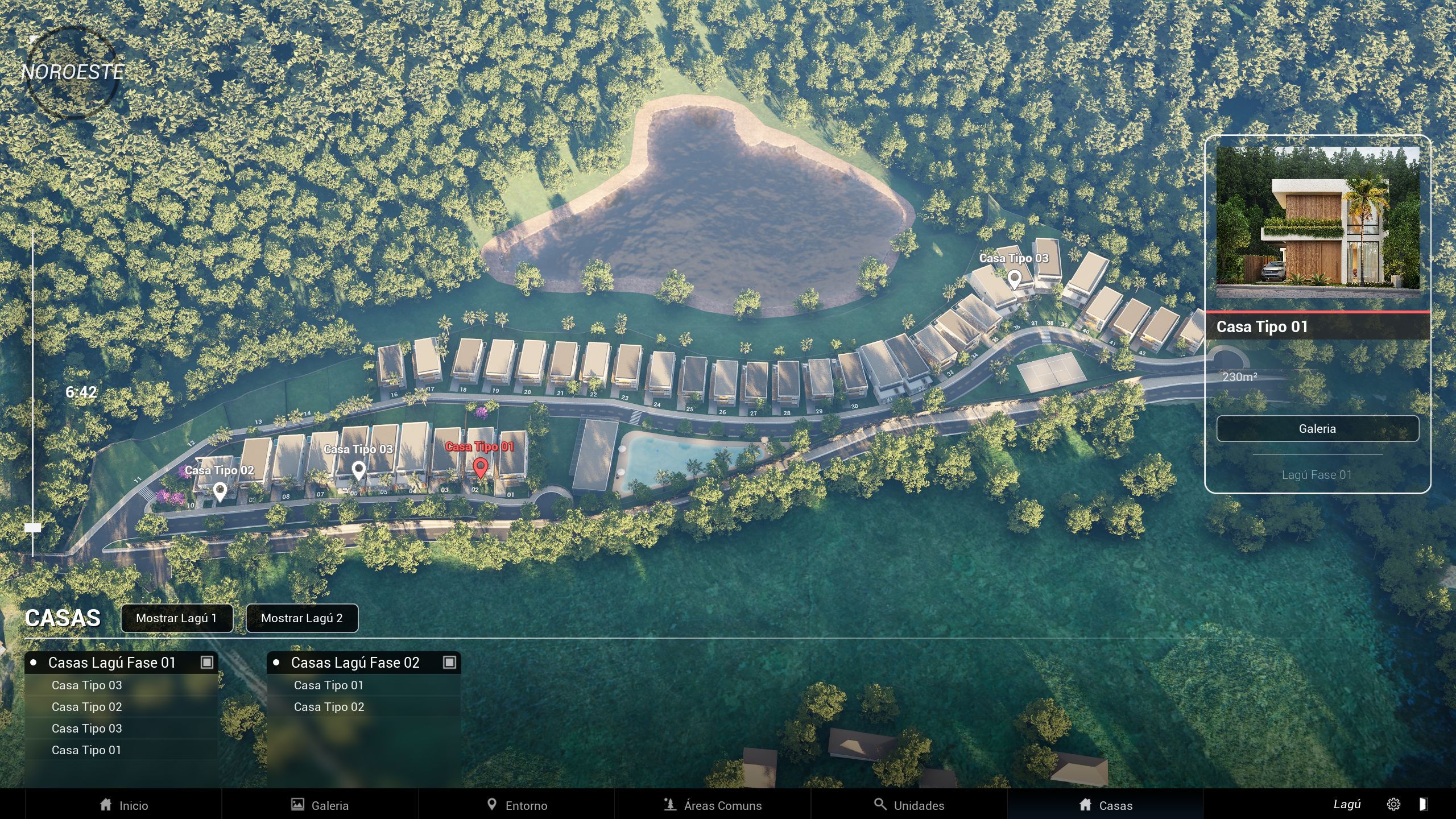
Task: Show Lagú 2 with its Mostrar button
Action: pyautogui.click(x=301, y=618)
